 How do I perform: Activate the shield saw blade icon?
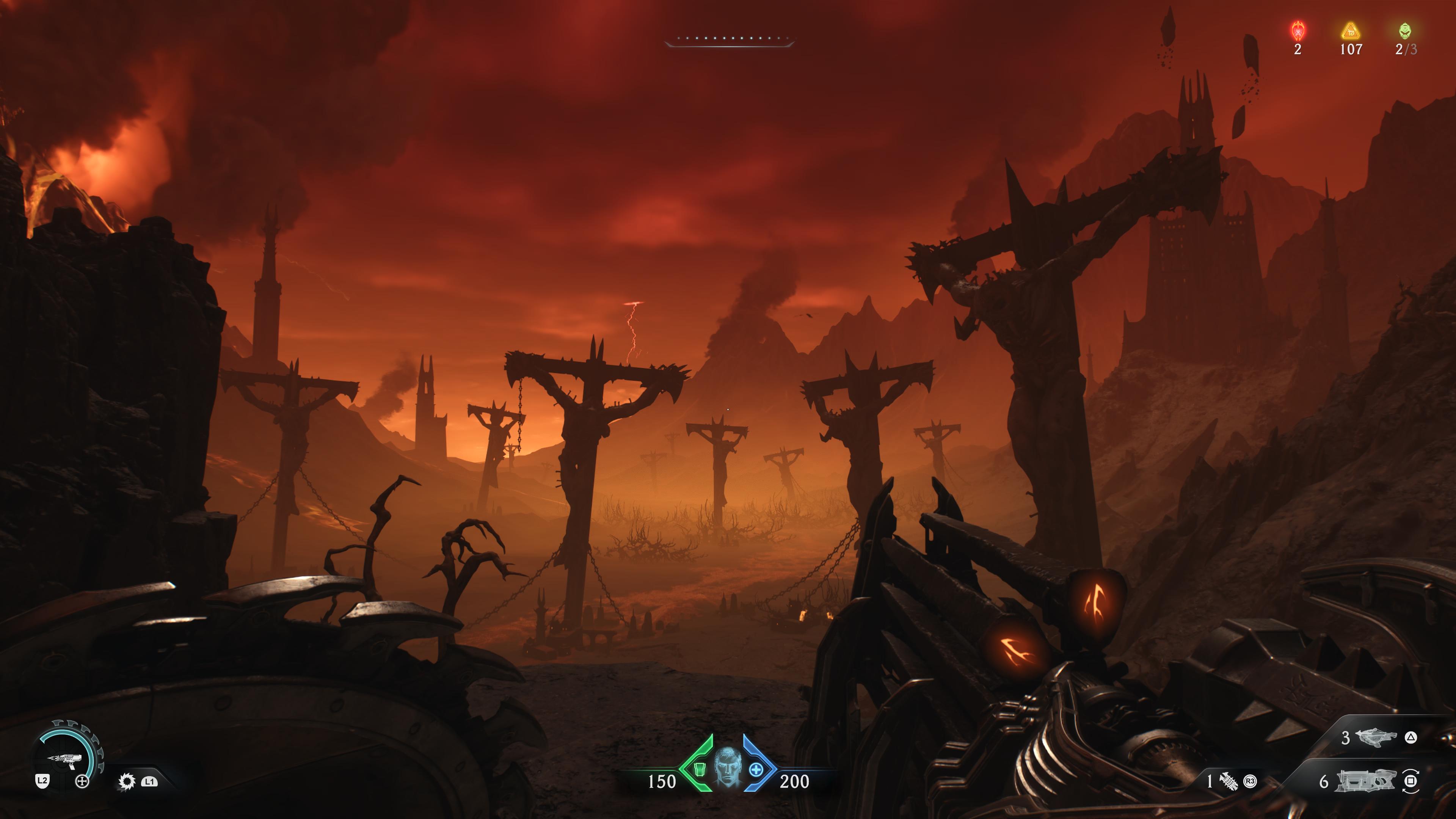click(127, 781)
